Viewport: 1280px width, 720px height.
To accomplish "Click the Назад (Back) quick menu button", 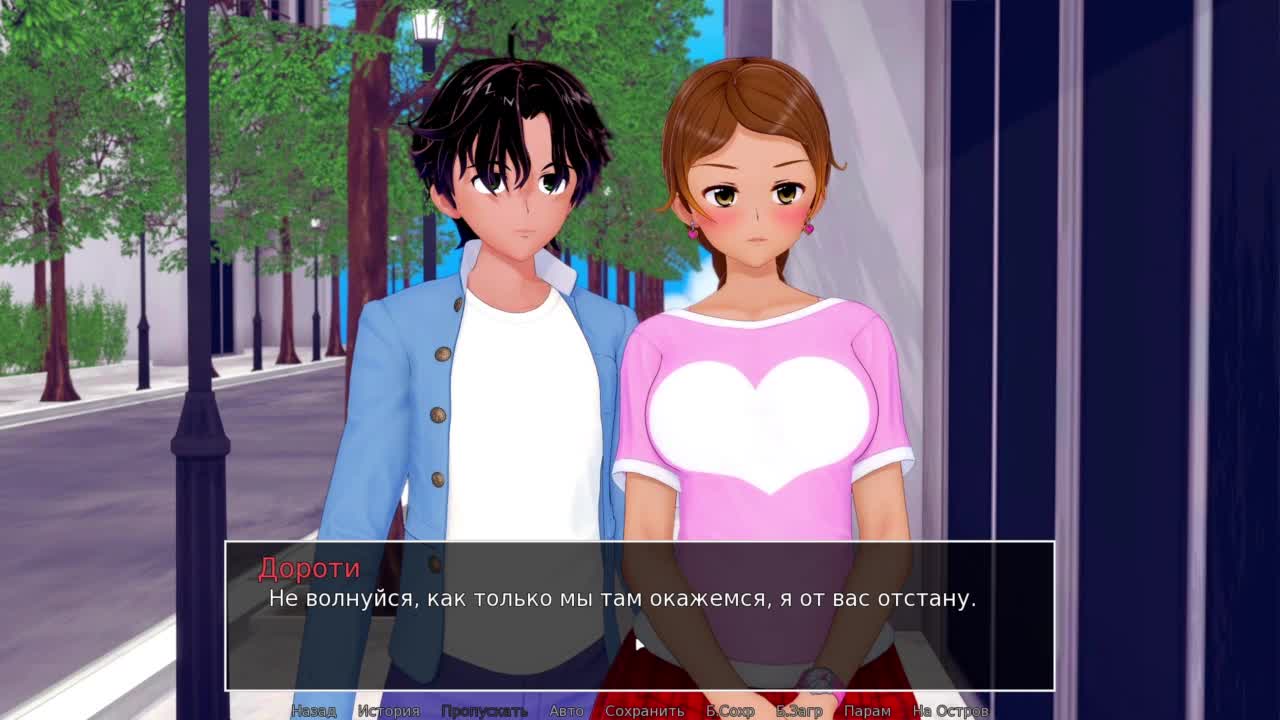I will tap(313, 711).
